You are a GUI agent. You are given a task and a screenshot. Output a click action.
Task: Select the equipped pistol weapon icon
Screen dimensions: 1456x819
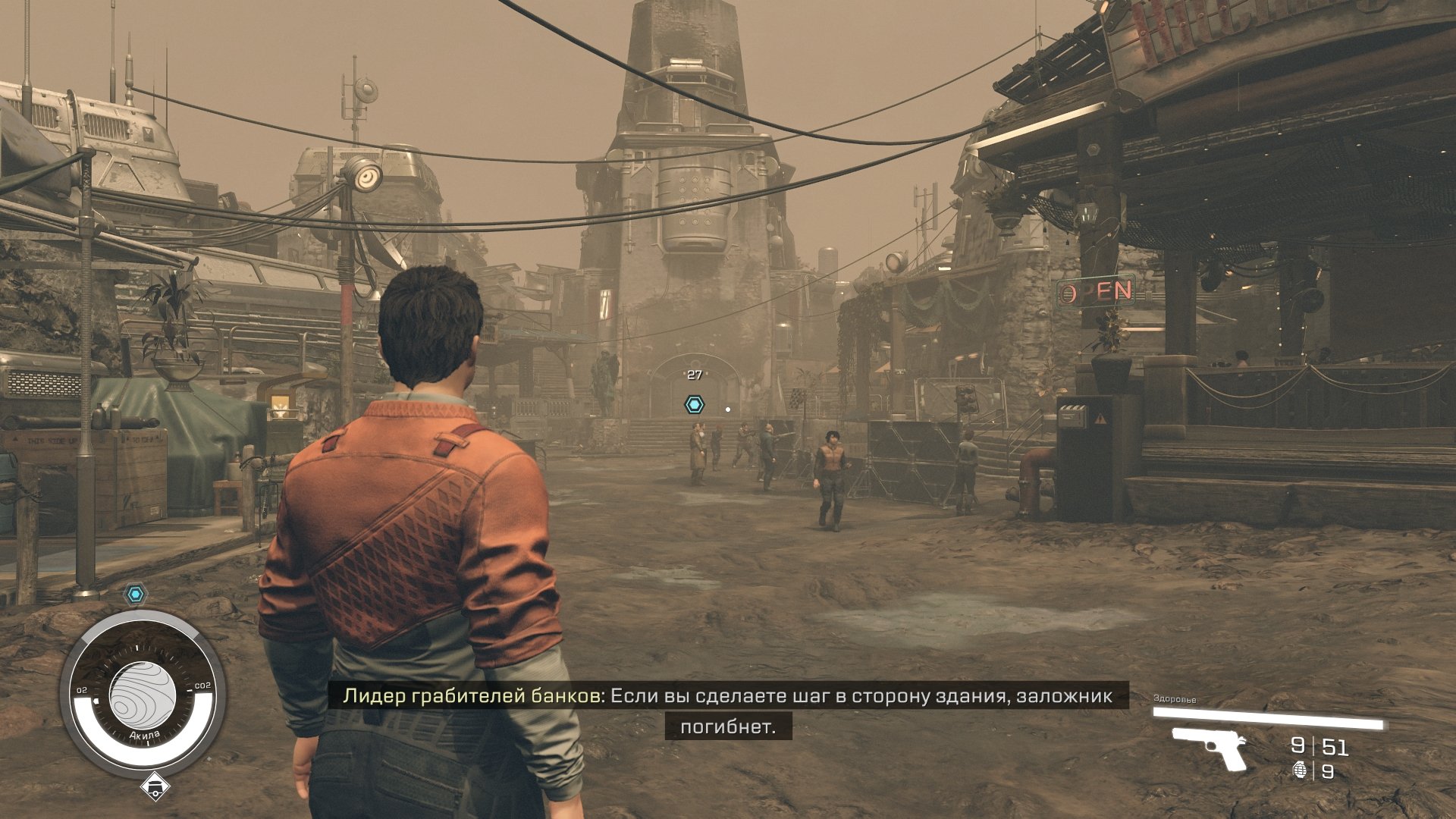pos(1210,747)
